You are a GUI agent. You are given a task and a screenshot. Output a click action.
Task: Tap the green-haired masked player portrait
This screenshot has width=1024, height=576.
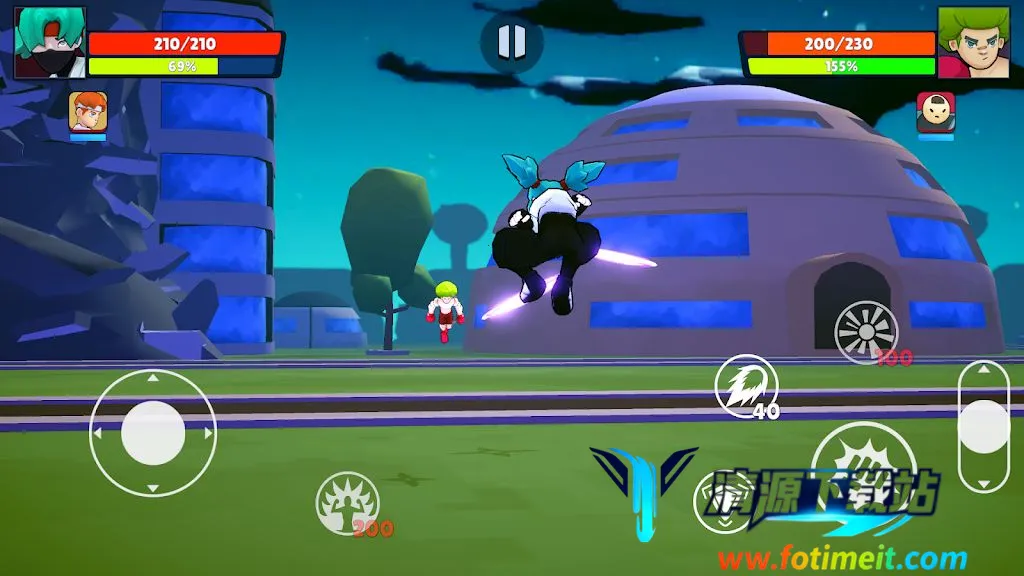[x=50, y=42]
